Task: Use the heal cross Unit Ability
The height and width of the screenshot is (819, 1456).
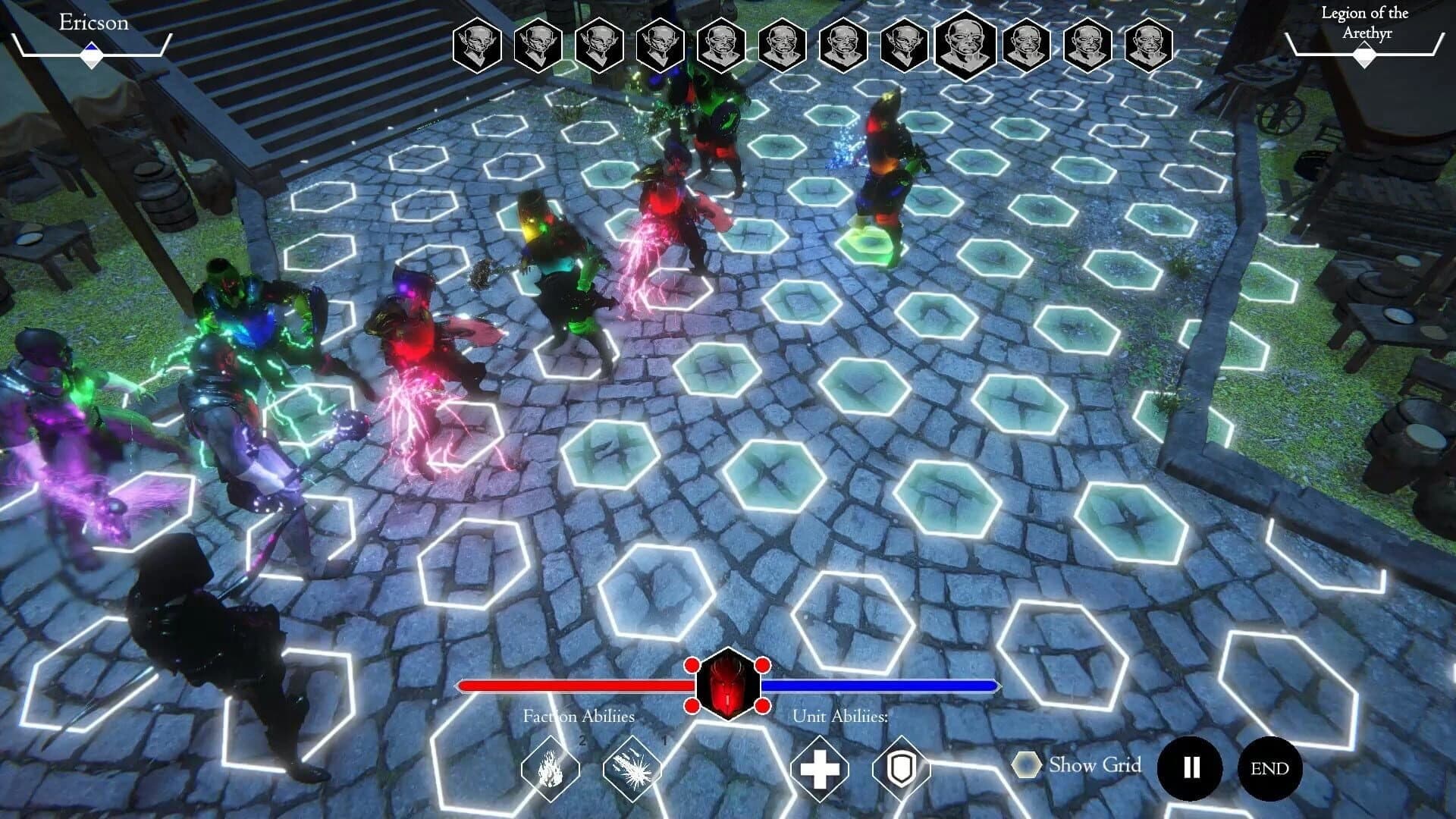Action: pos(821,768)
